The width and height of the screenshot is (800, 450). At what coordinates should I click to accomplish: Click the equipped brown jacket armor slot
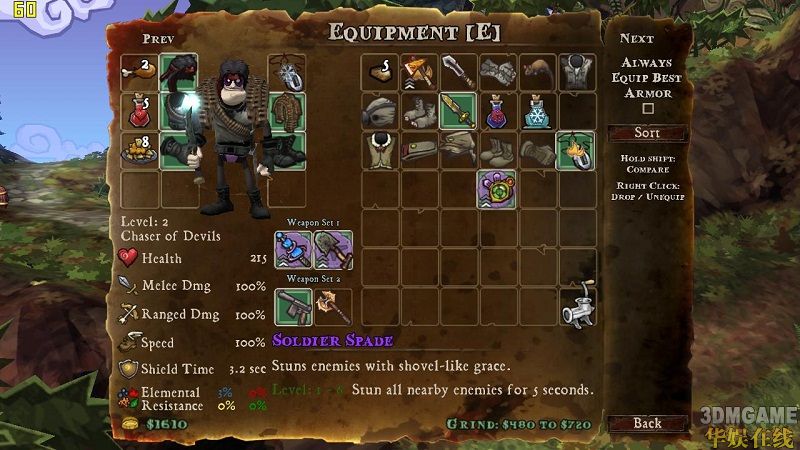[287, 110]
